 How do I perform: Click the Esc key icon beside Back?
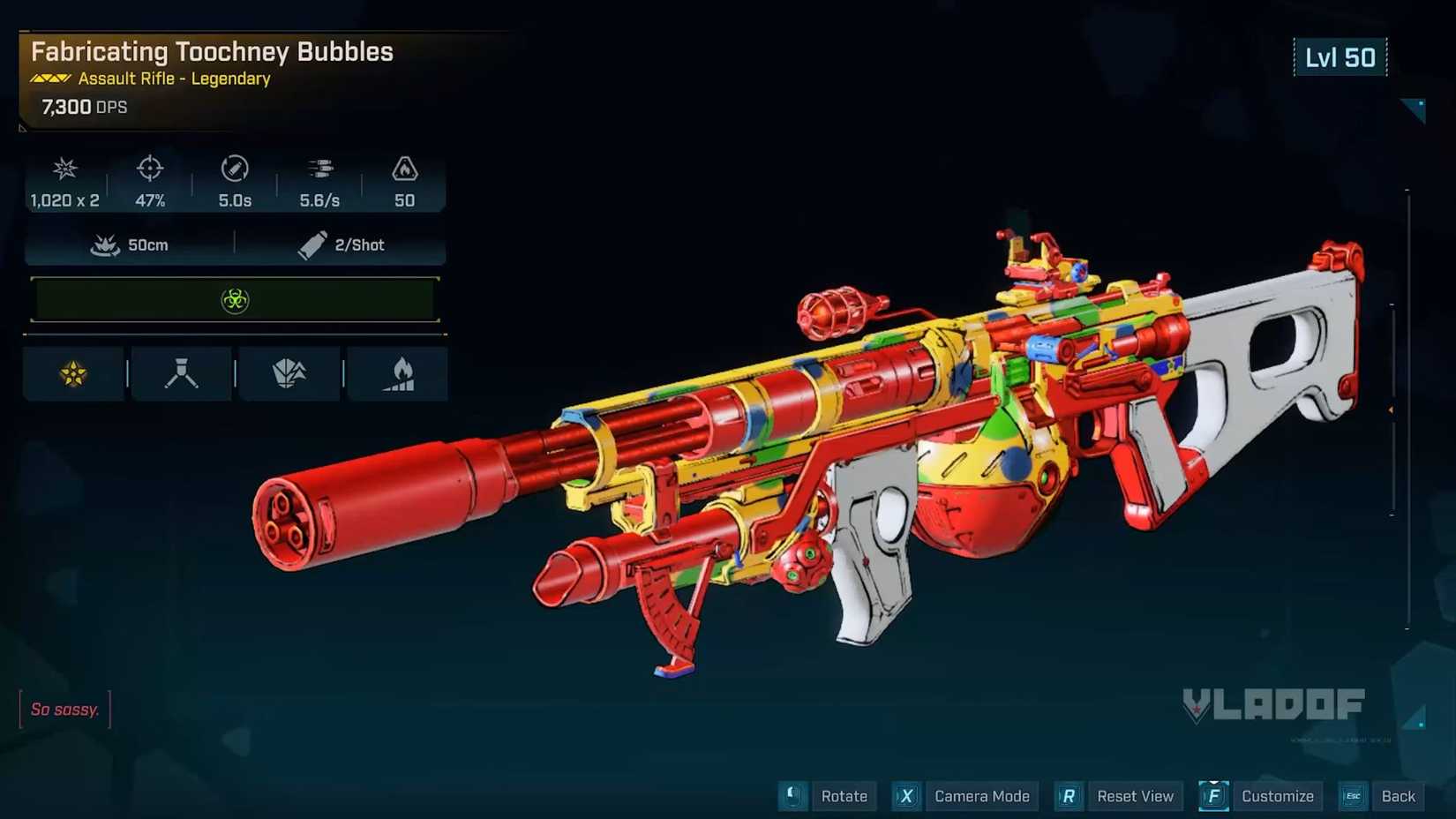tap(1353, 795)
